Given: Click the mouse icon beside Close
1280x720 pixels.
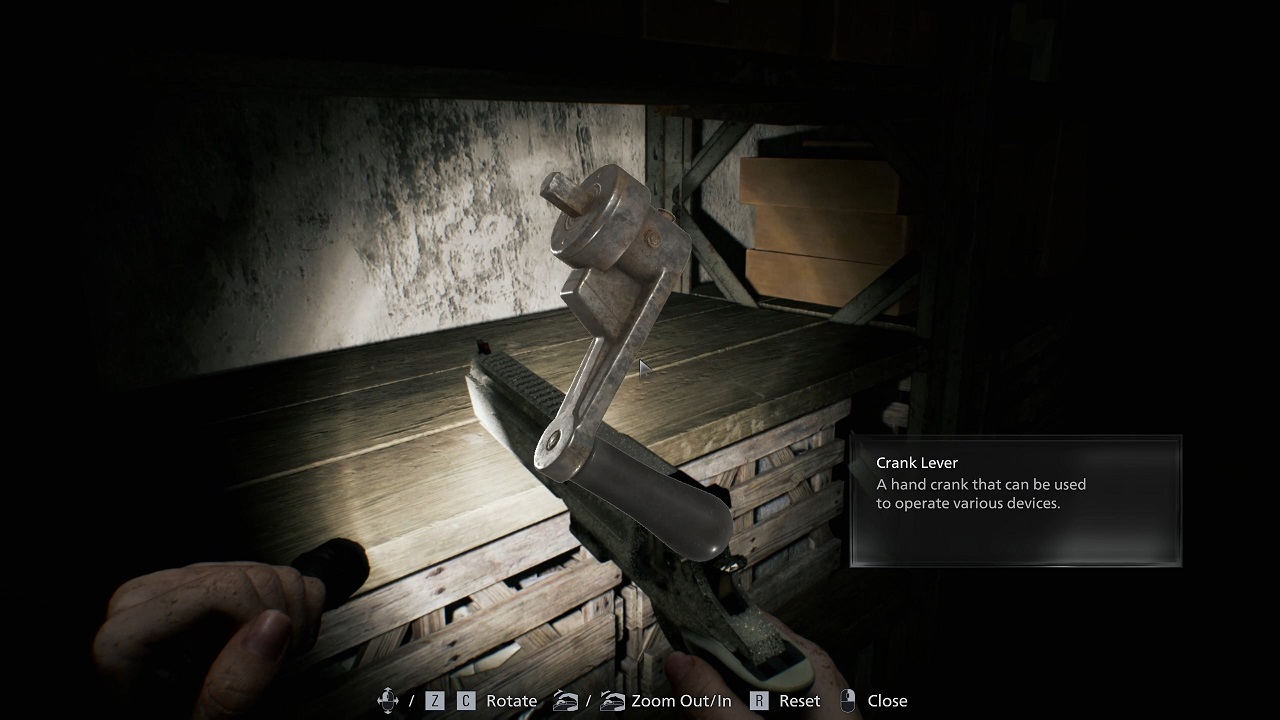Looking at the screenshot, I should click(x=846, y=701).
